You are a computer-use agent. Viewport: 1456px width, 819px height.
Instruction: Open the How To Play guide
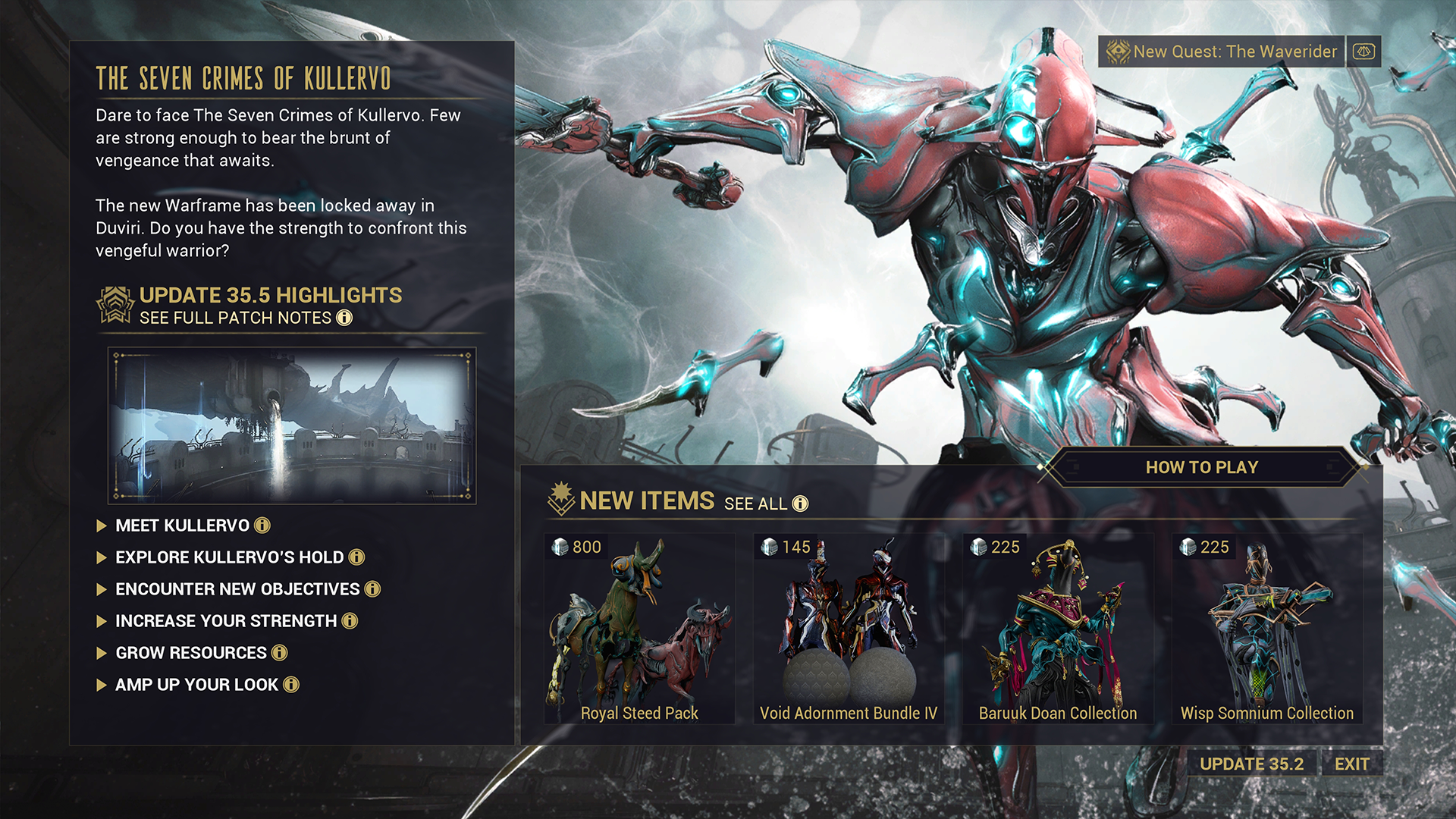(x=1201, y=467)
